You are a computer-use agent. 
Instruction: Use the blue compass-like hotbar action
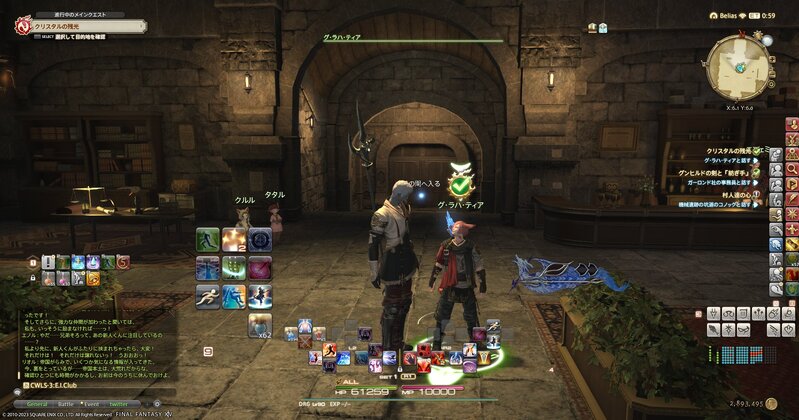260,240
